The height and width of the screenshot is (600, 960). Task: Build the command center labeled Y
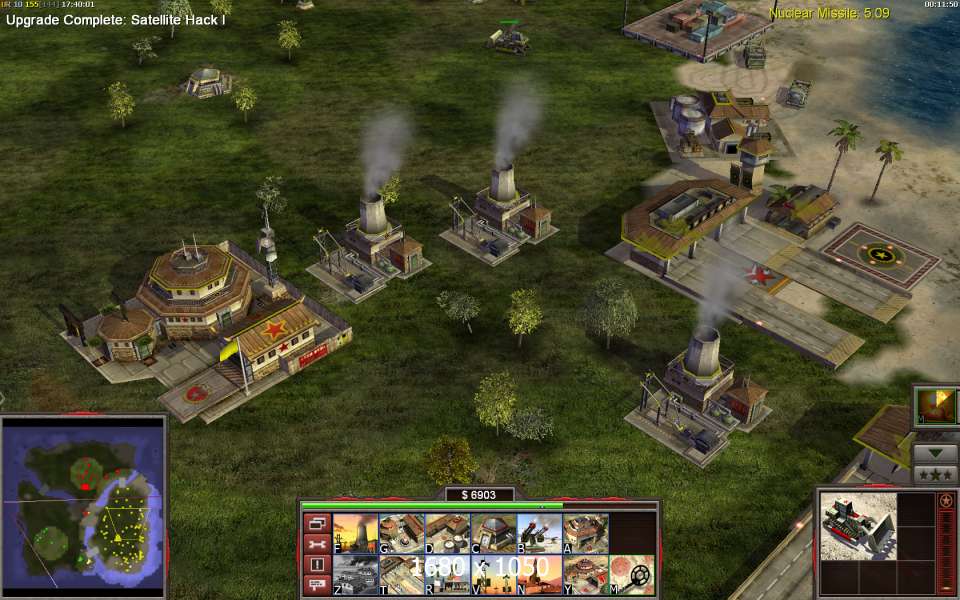(x=585, y=574)
